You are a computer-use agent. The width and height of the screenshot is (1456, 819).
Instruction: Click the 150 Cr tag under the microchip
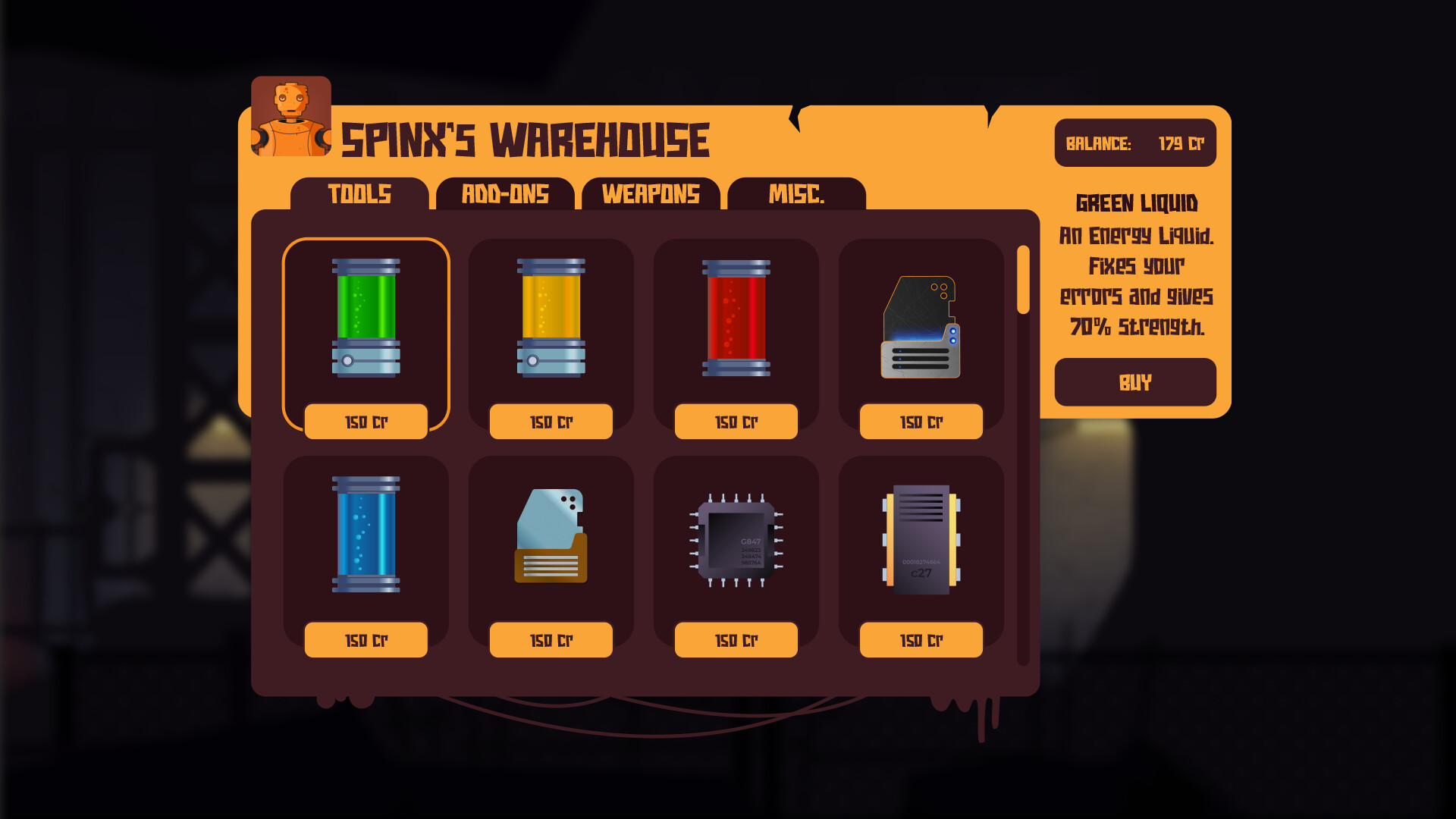[736, 639]
